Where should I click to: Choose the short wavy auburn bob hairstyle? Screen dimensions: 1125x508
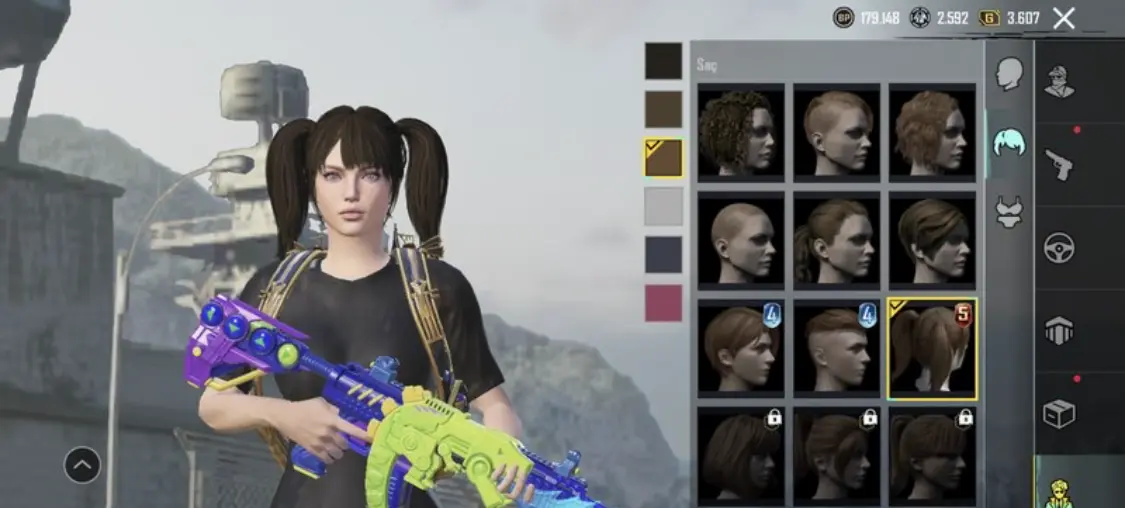point(932,131)
